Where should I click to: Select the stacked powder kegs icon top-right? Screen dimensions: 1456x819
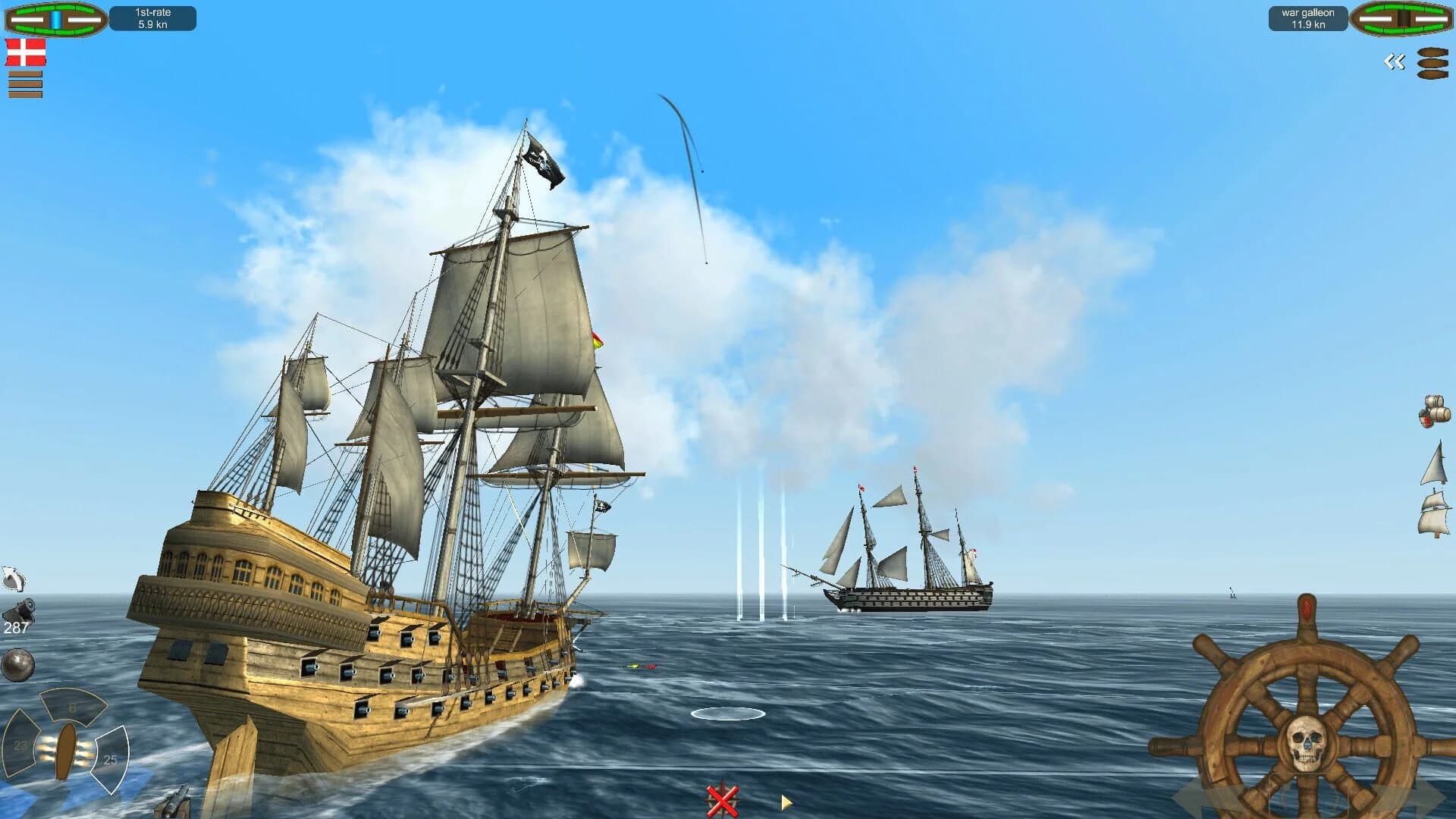1432,63
